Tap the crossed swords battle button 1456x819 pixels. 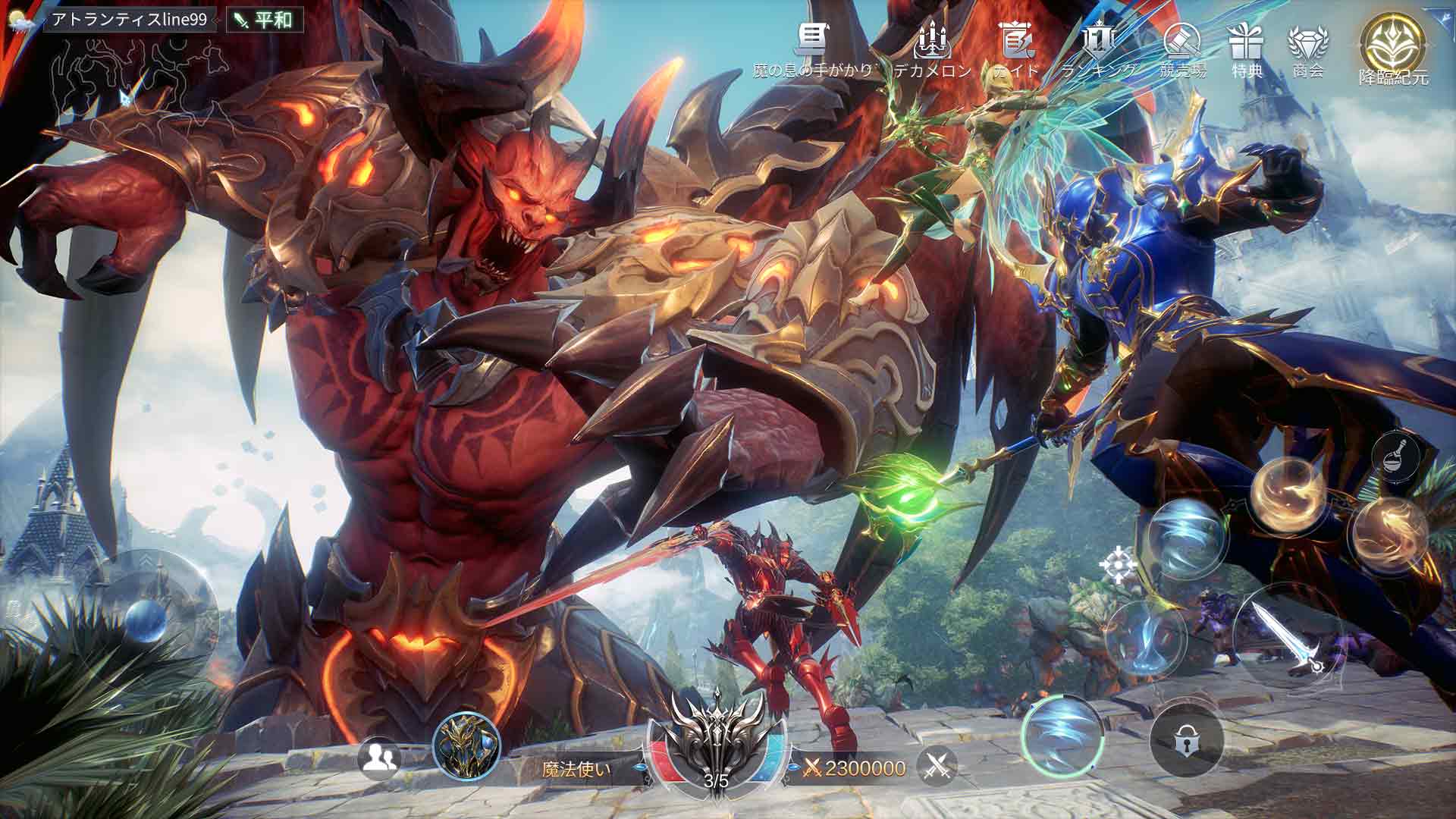pos(937,768)
